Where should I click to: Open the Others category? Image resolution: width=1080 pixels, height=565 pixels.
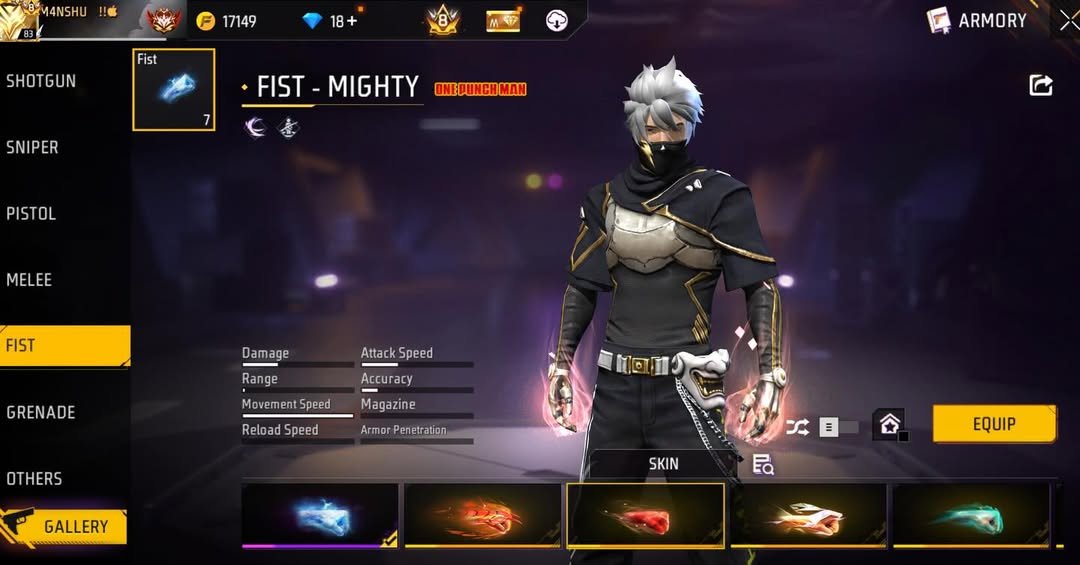click(x=34, y=478)
